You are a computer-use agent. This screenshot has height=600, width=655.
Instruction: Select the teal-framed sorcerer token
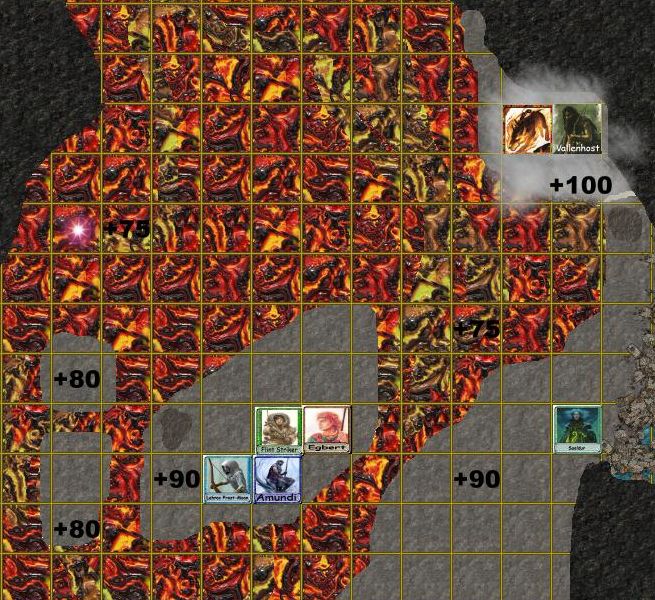click(578, 429)
